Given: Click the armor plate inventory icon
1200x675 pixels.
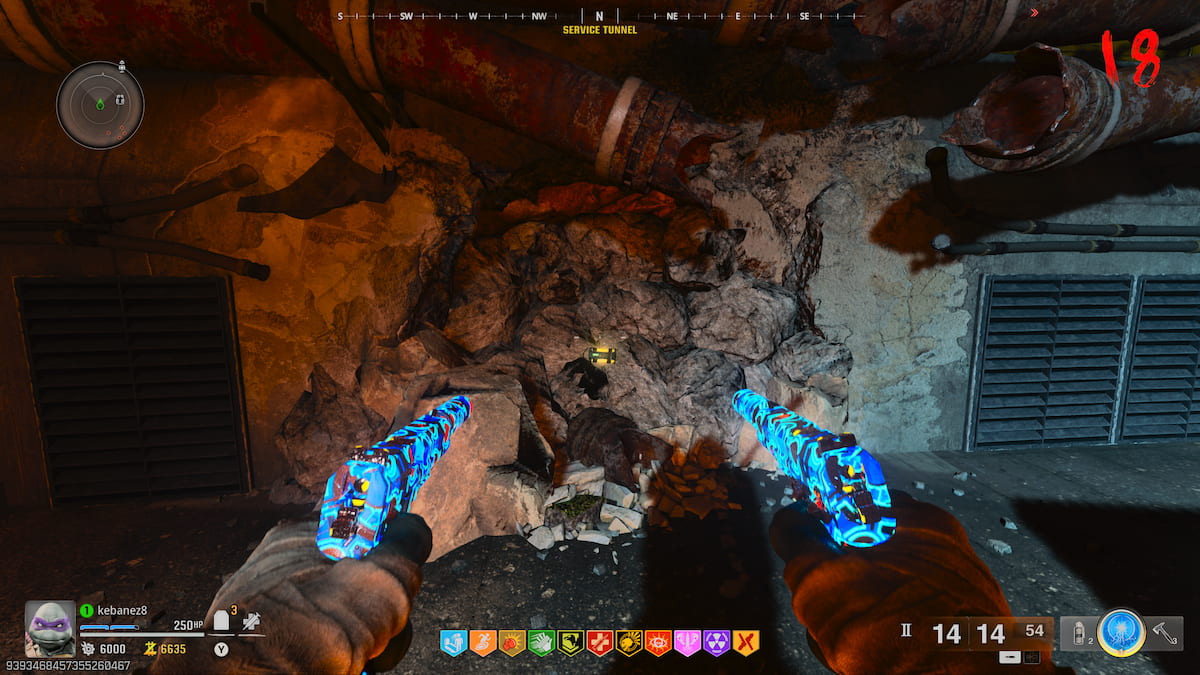Looking at the screenshot, I should (222, 622).
